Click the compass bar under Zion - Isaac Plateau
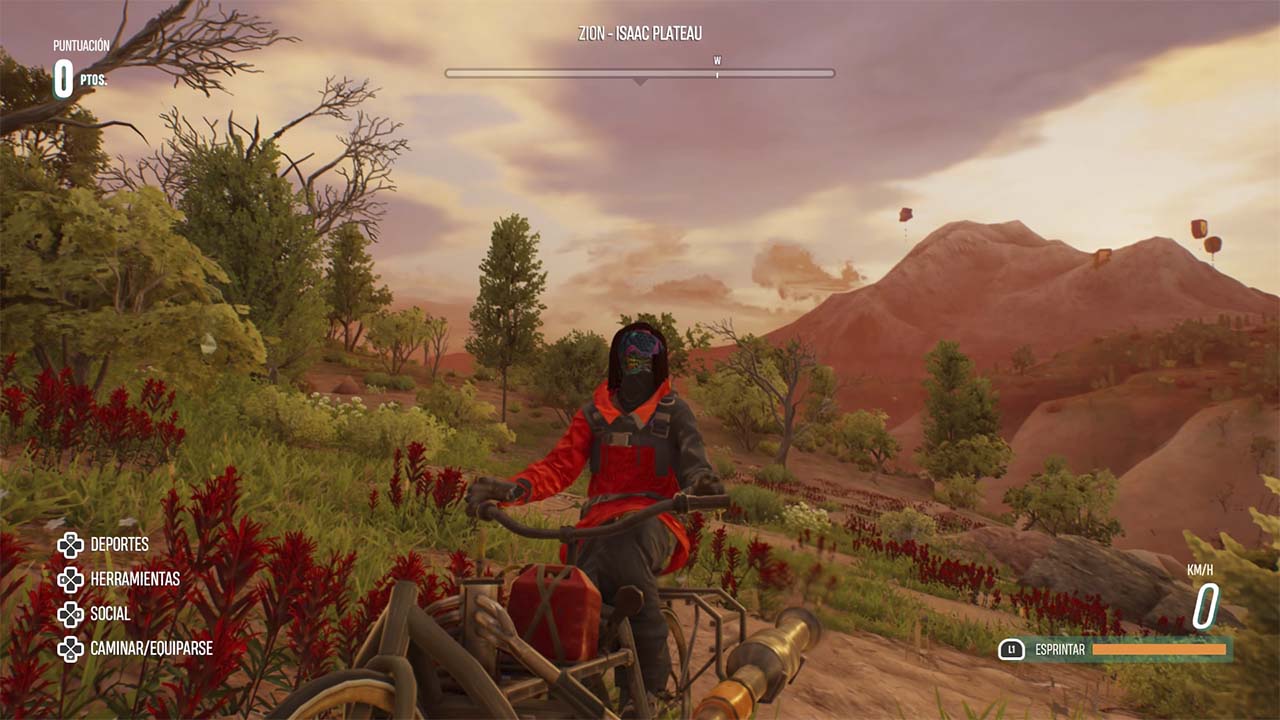Screen dimensions: 1280x720 [639, 73]
